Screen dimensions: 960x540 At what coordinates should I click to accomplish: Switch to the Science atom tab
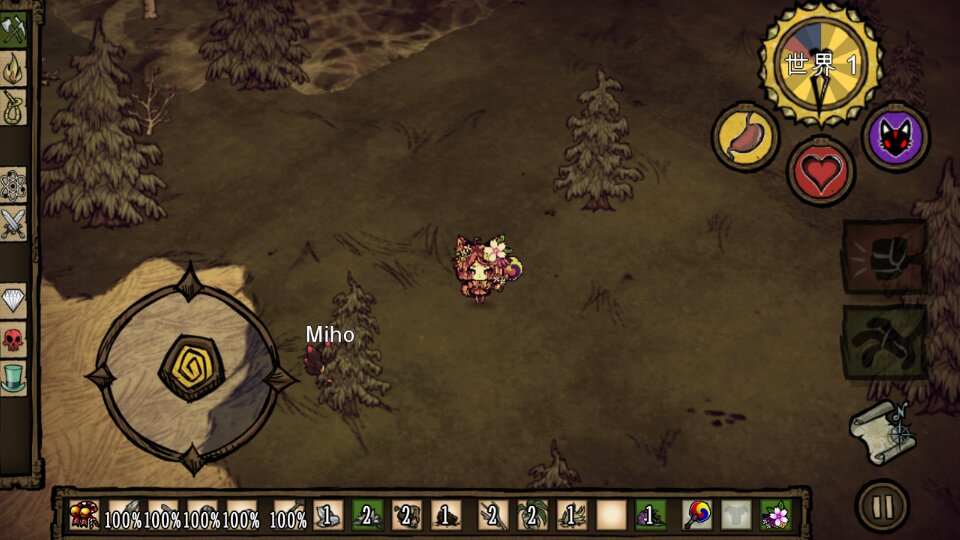13,185
